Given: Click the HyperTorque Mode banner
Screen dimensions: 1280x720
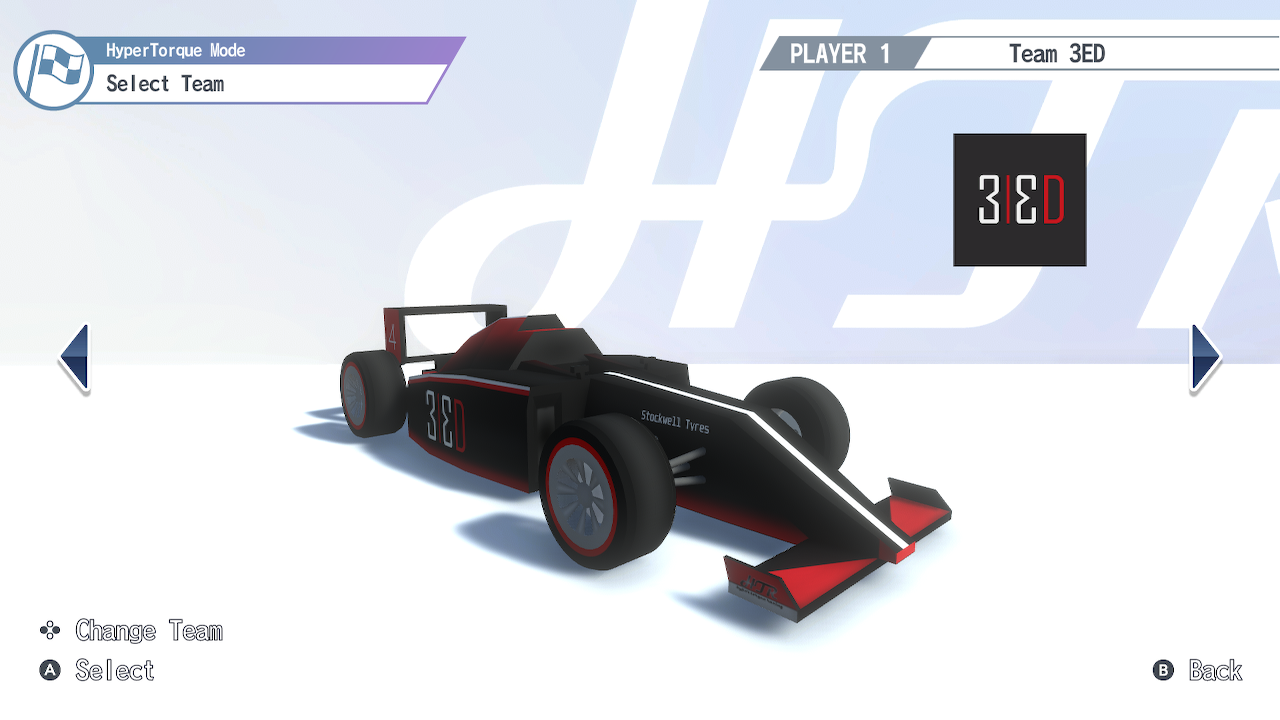Looking at the screenshot, I should pyautogui.click(x=175, y=50).
